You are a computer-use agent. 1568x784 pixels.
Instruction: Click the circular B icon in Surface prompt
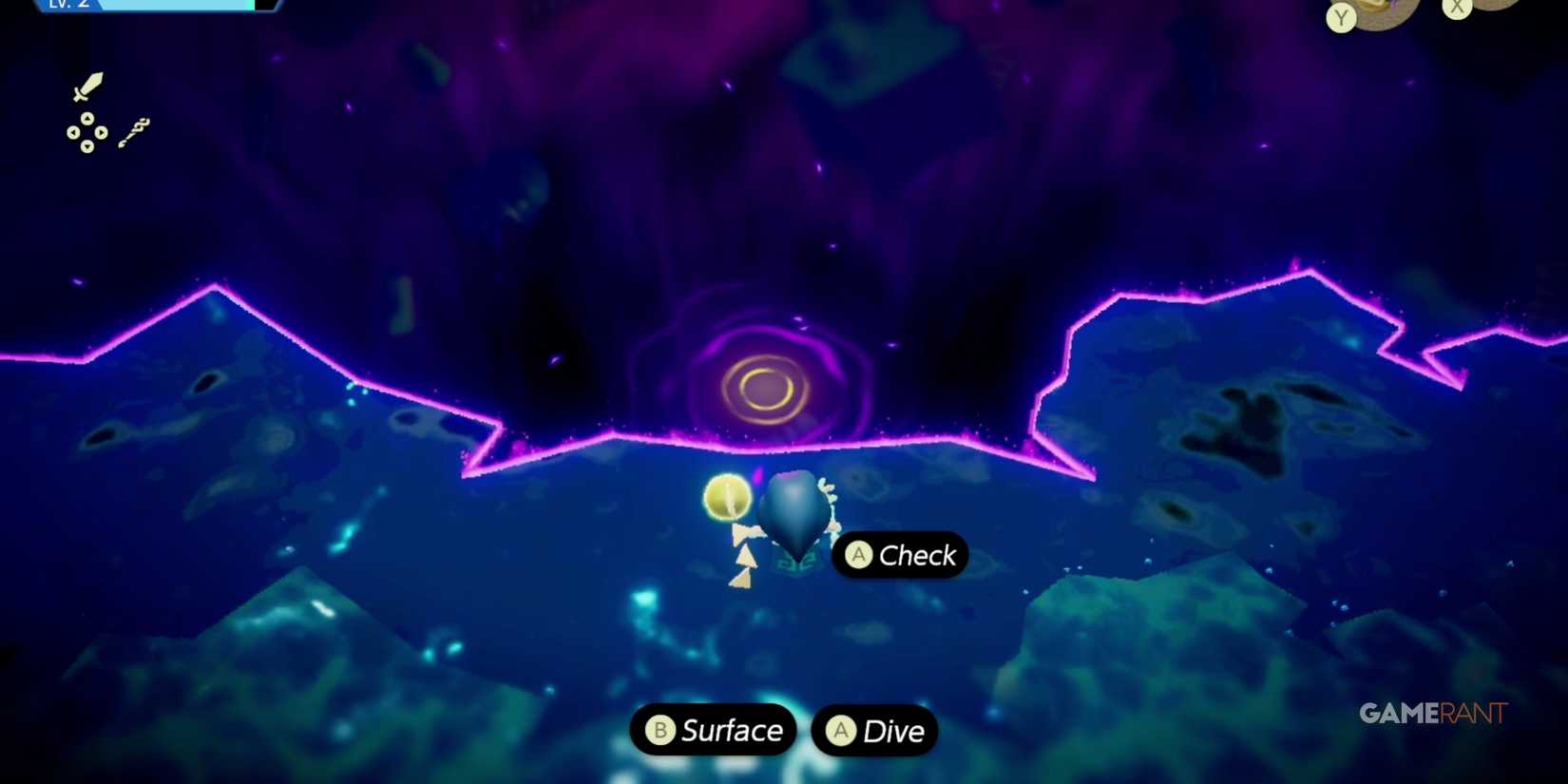[660, 731]
